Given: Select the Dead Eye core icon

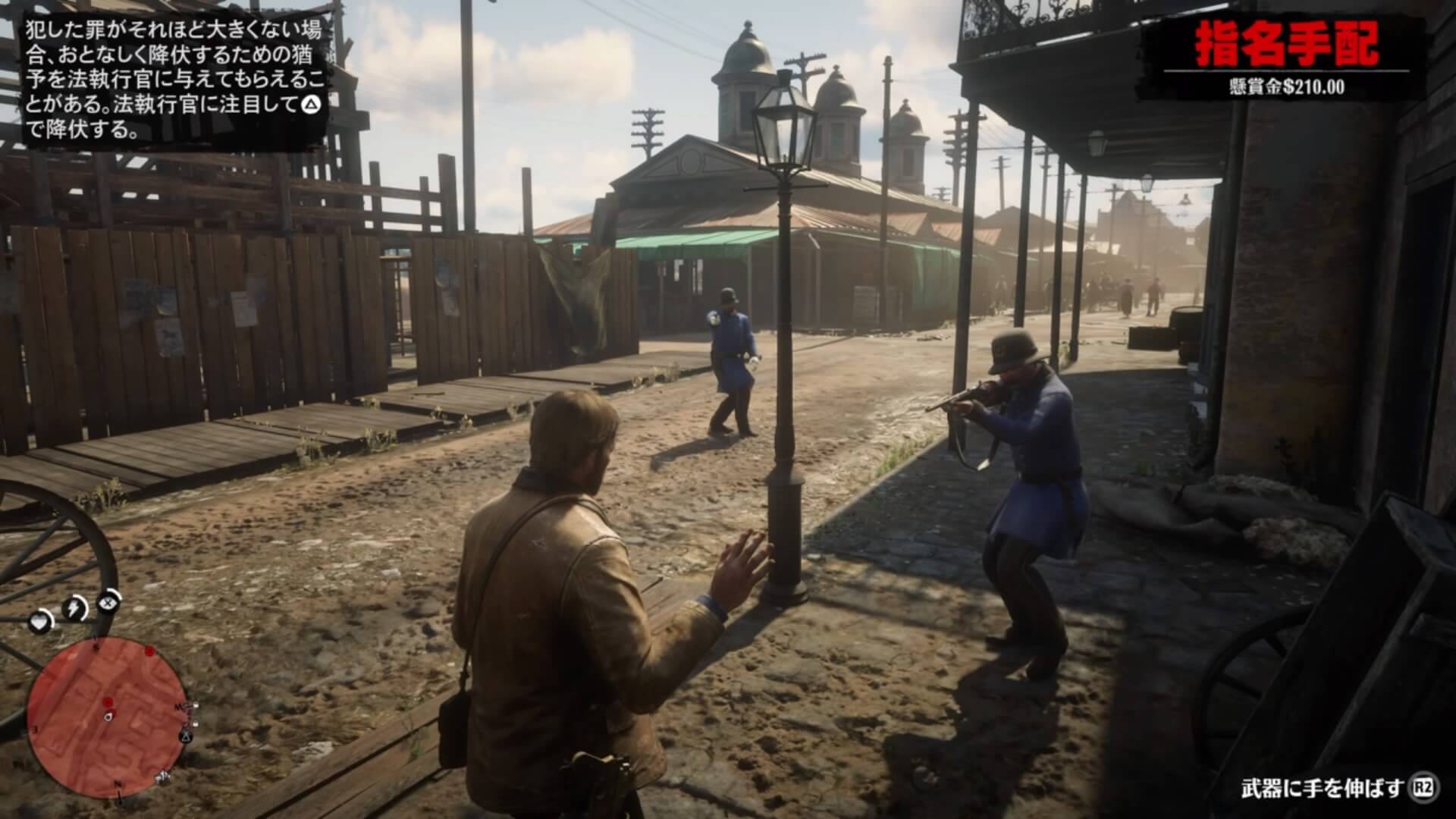Looking at the screenshot, I should tap(109, 603).
